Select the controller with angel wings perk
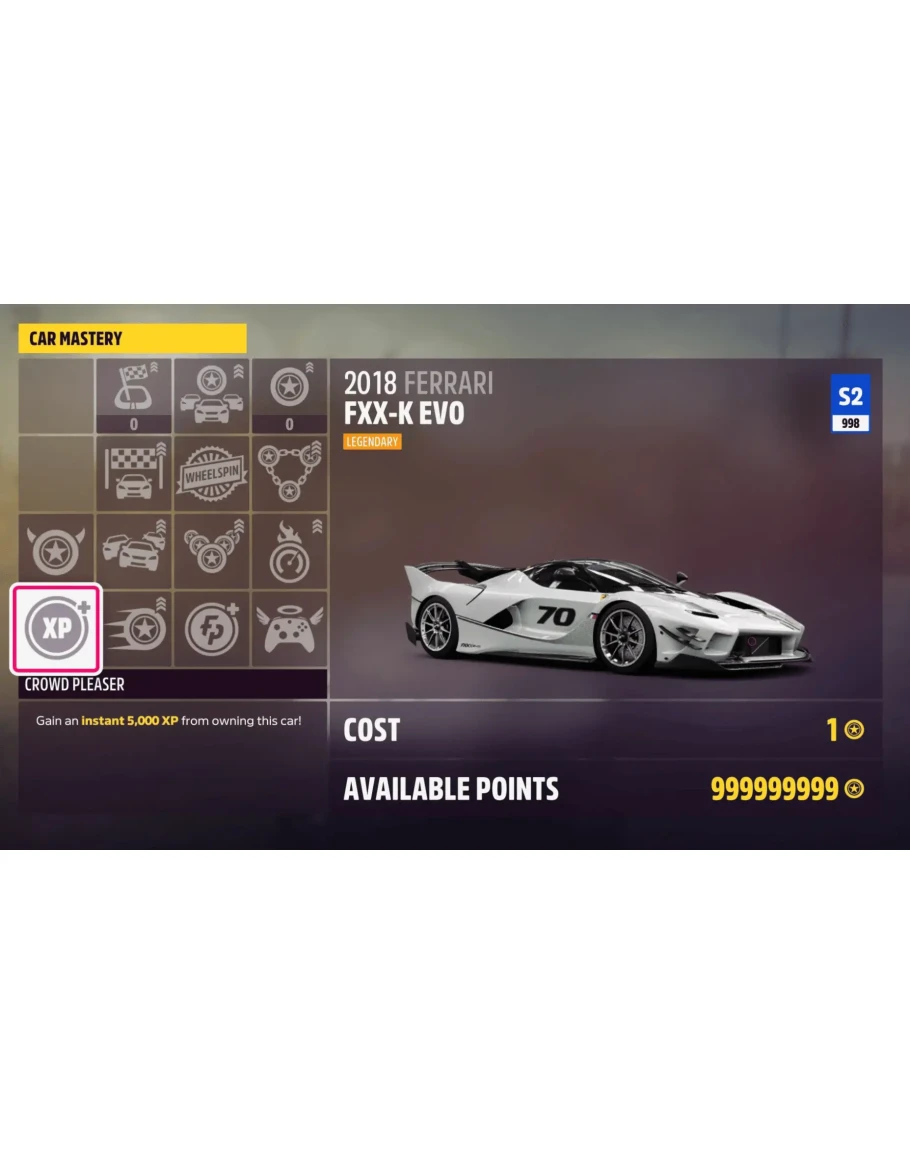The height and width of the screenshot is (1155, 910). point(289,628)
